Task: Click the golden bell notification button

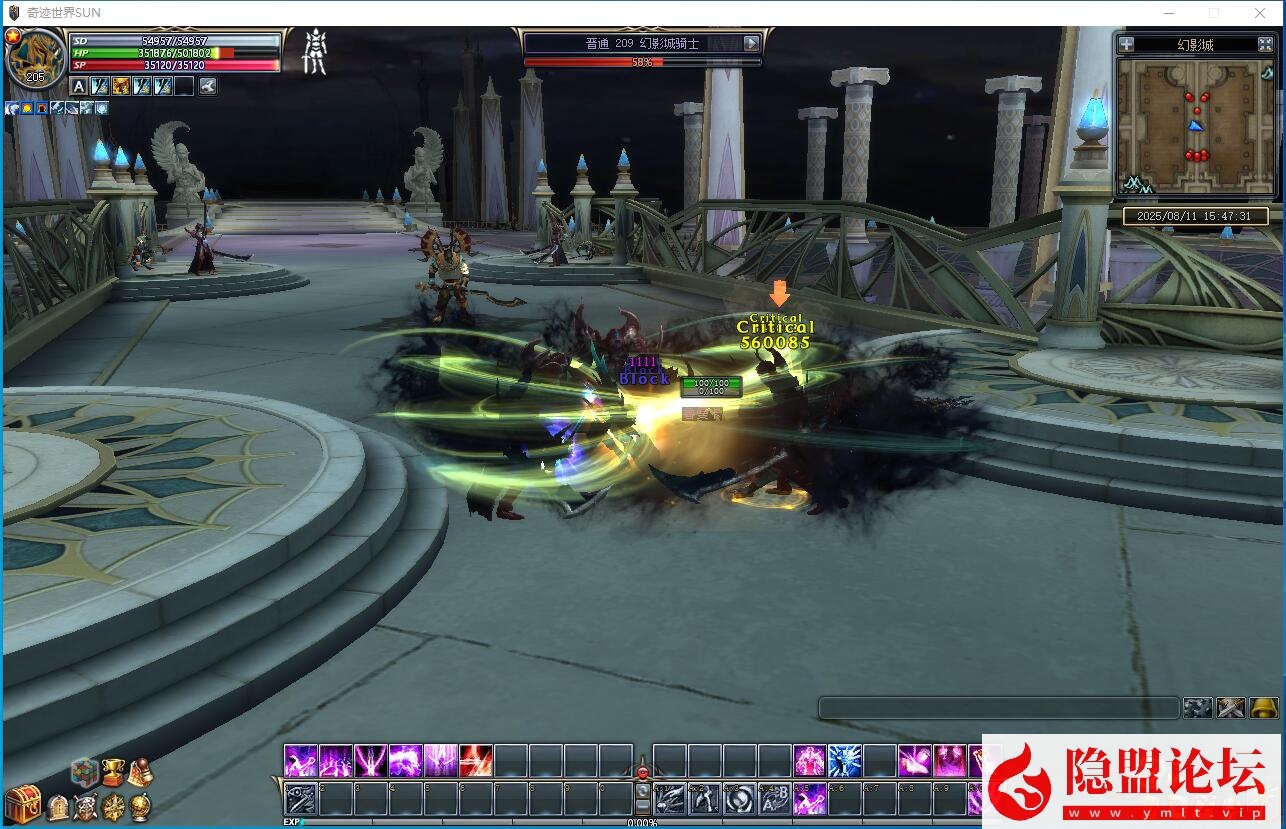Action: click(1264, 708)
